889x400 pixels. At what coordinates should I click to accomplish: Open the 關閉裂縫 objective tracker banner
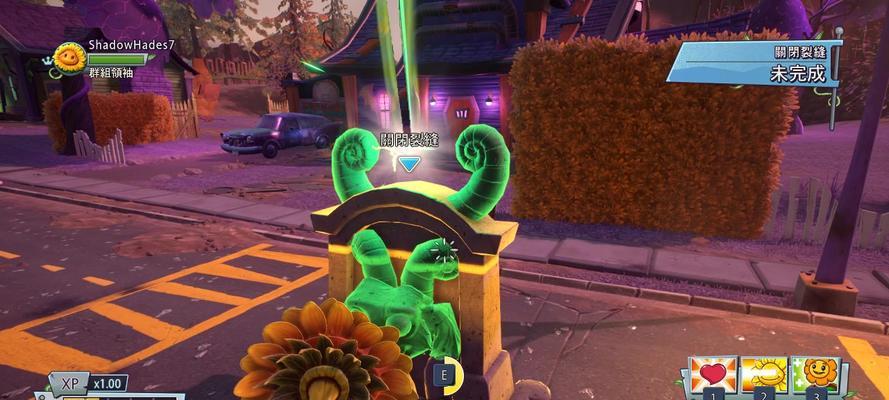click(757, 62)
